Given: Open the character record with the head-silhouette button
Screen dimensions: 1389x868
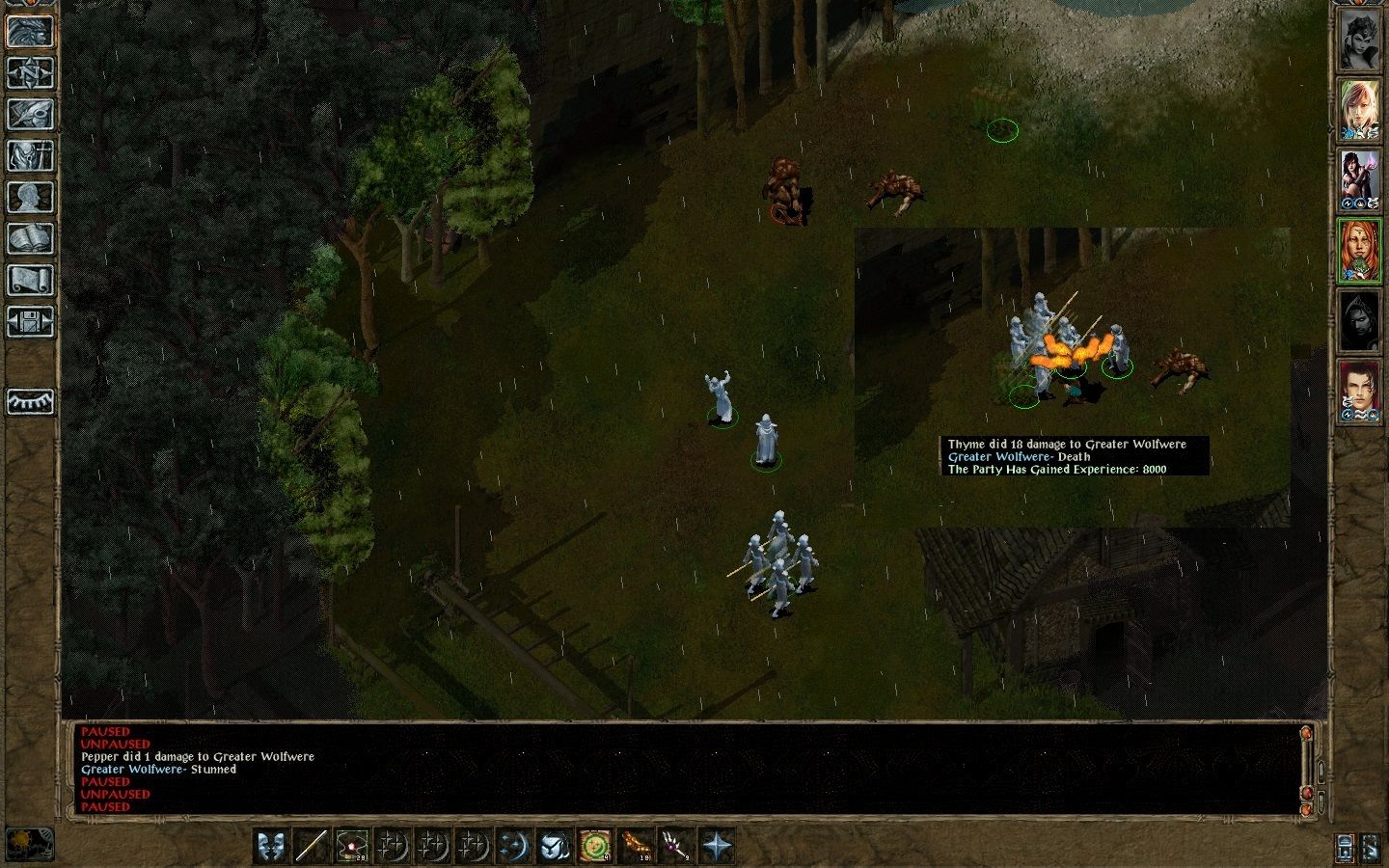Looking at the screenshot, I should [30, 197].
